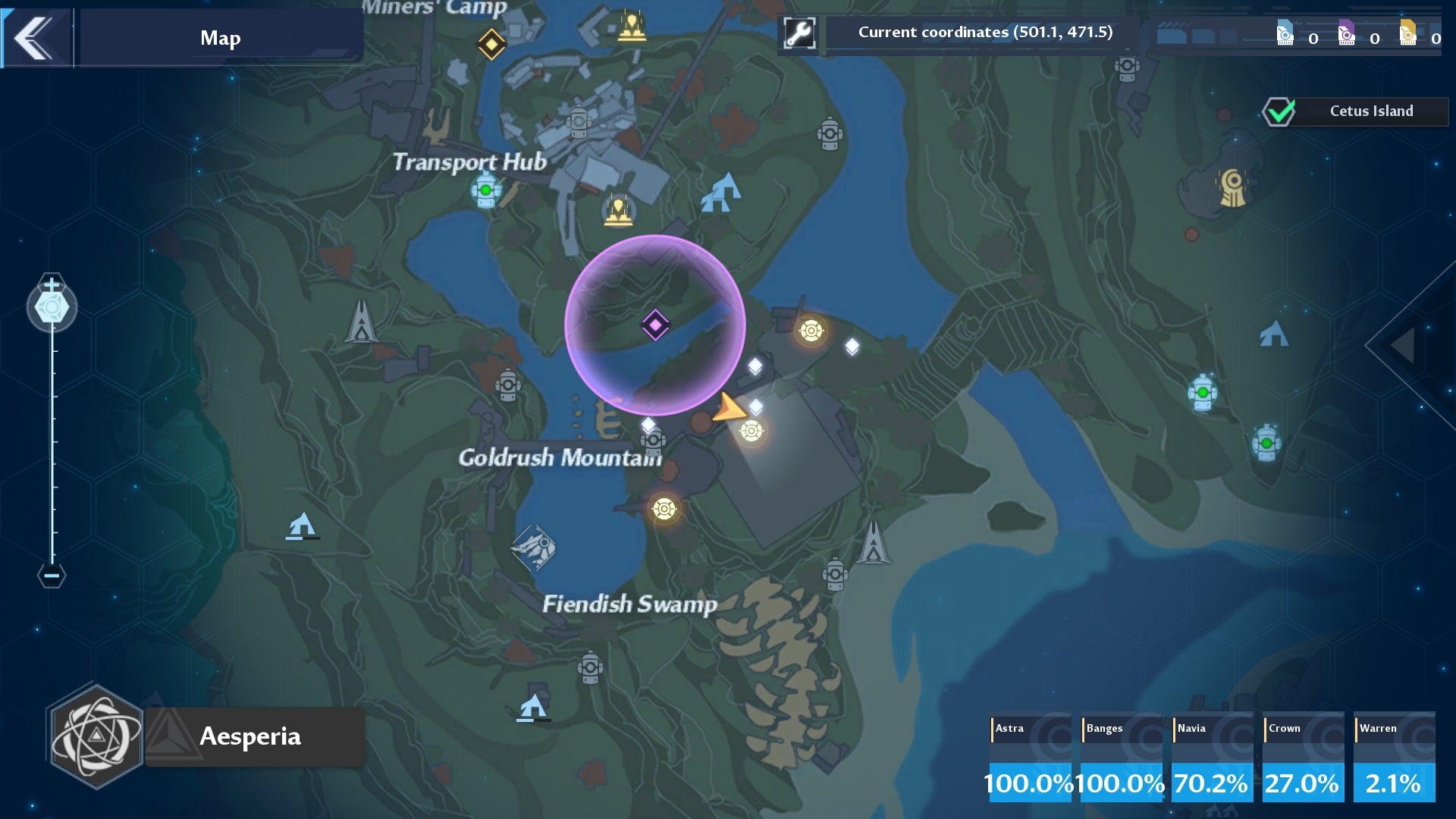
Task: Click the Current coordinates display bar
Action: [984, 33]
